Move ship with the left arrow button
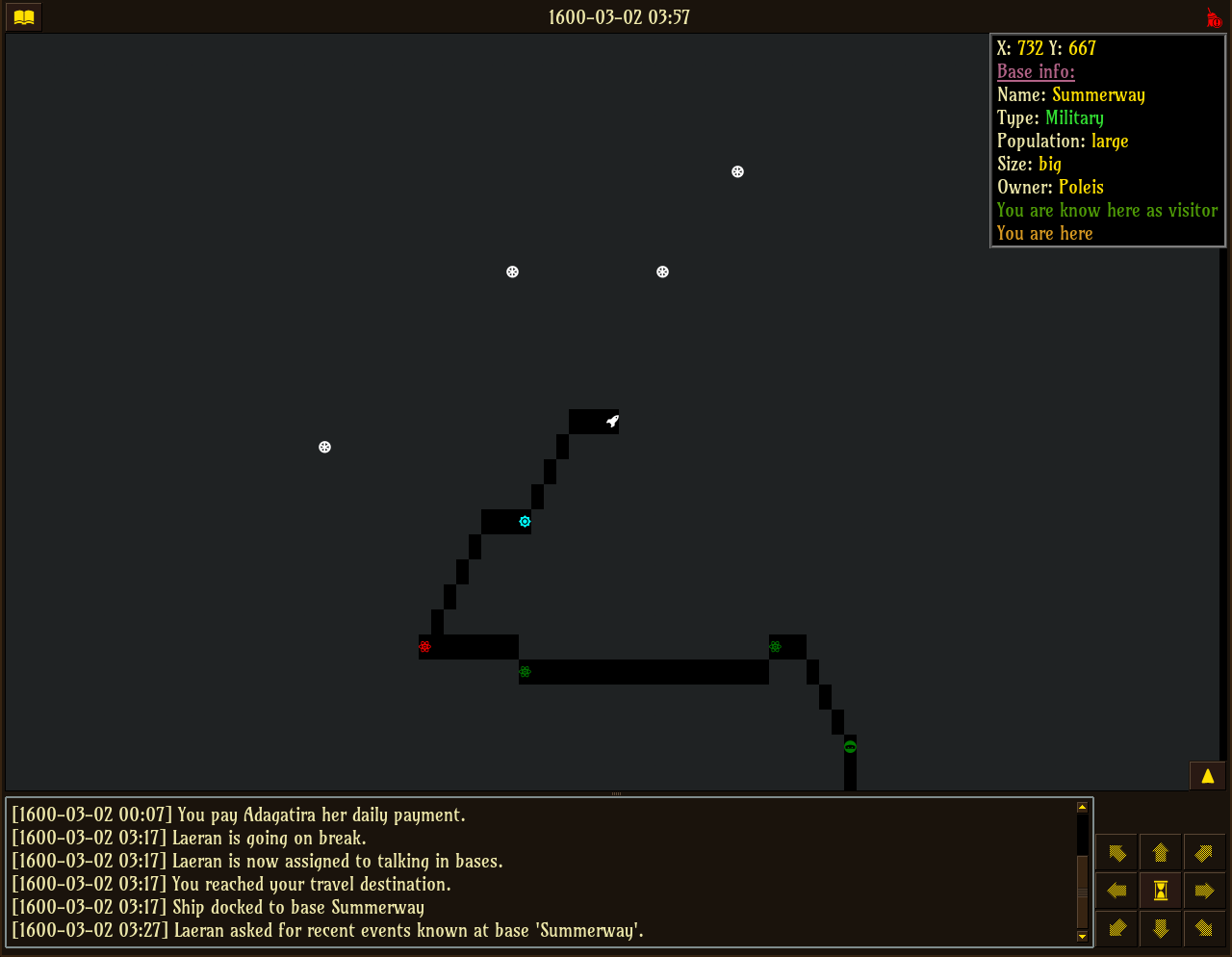Image resolution: width=1232 pixels, height=957 pixels. pos(1116,891)
